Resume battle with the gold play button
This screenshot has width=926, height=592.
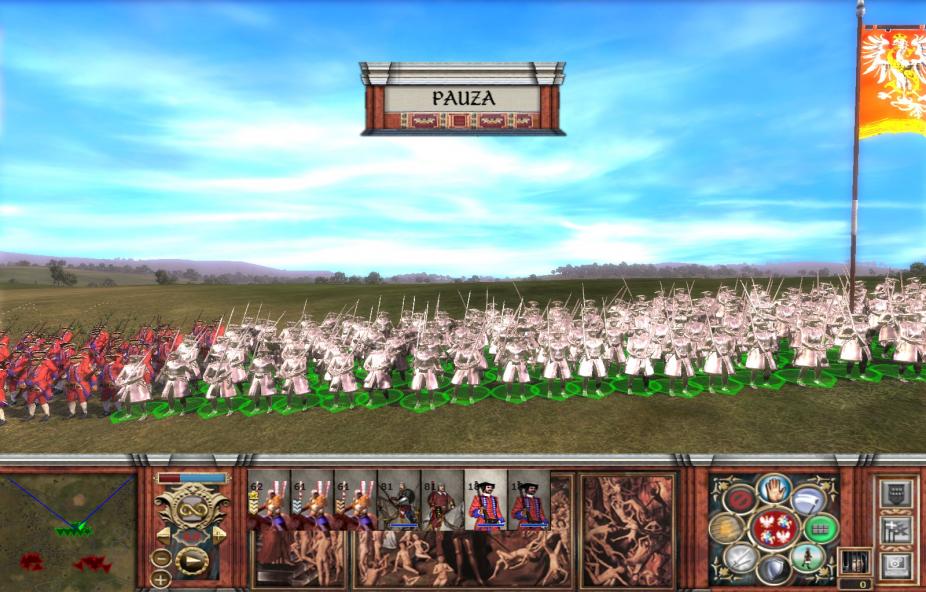pos(192,560)
